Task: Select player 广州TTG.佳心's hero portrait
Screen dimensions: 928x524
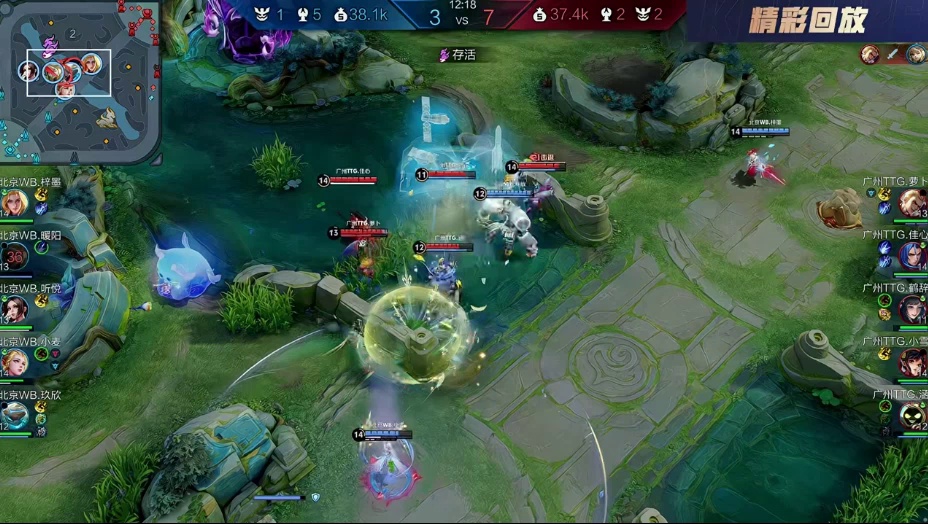Action: (x=911, y=256)
